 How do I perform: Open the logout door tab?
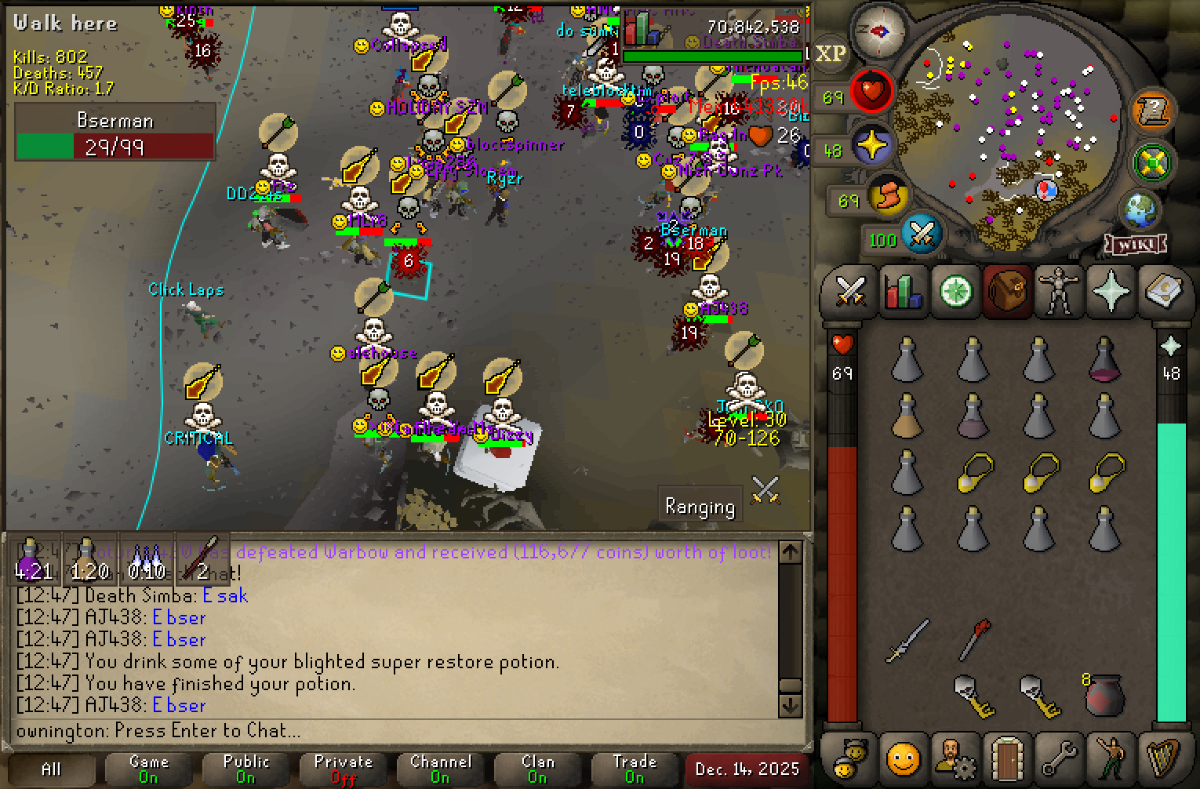coord(1007,758)
